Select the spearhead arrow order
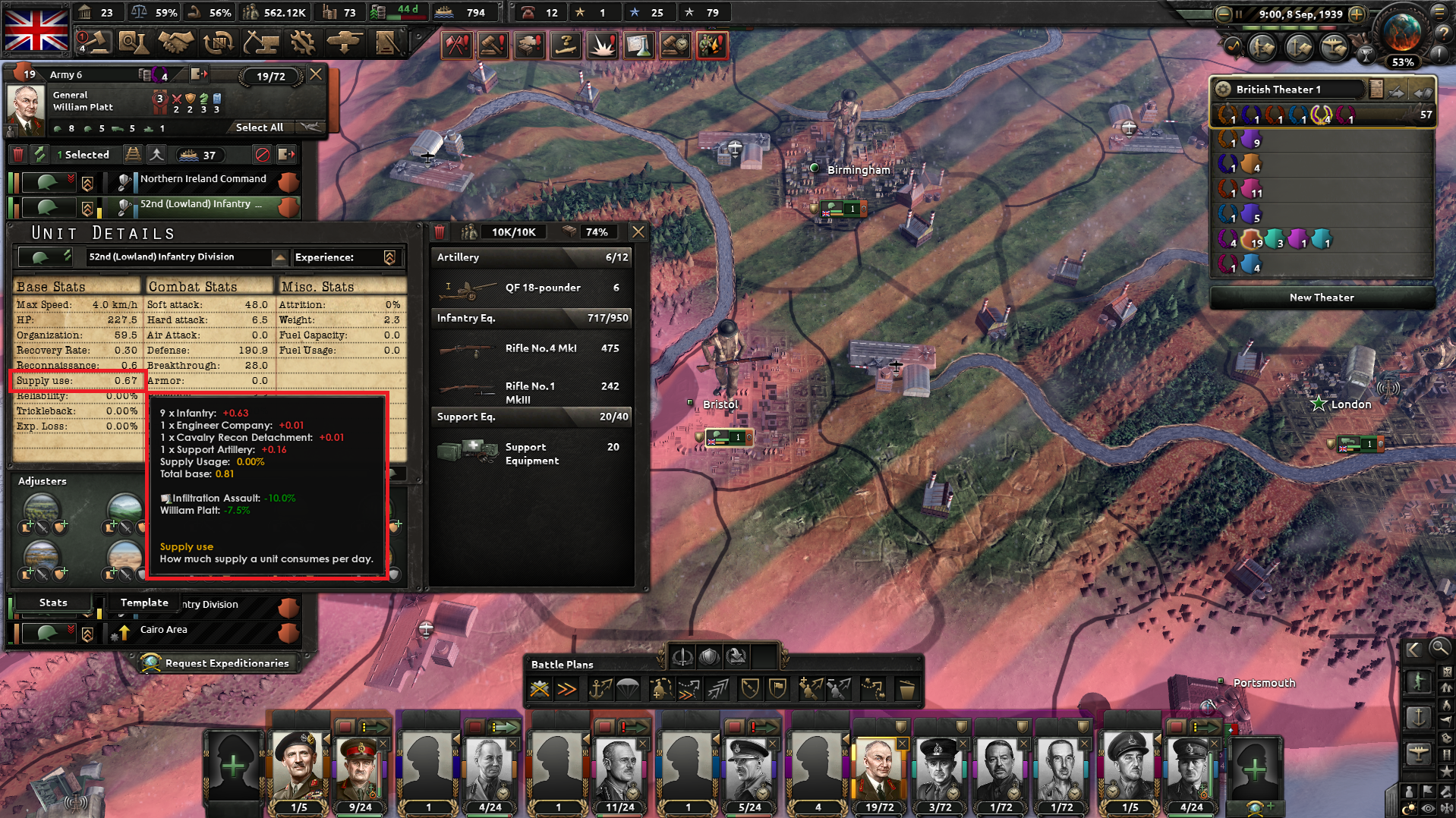Viewport: 1456px width, 818px height. 717,688
